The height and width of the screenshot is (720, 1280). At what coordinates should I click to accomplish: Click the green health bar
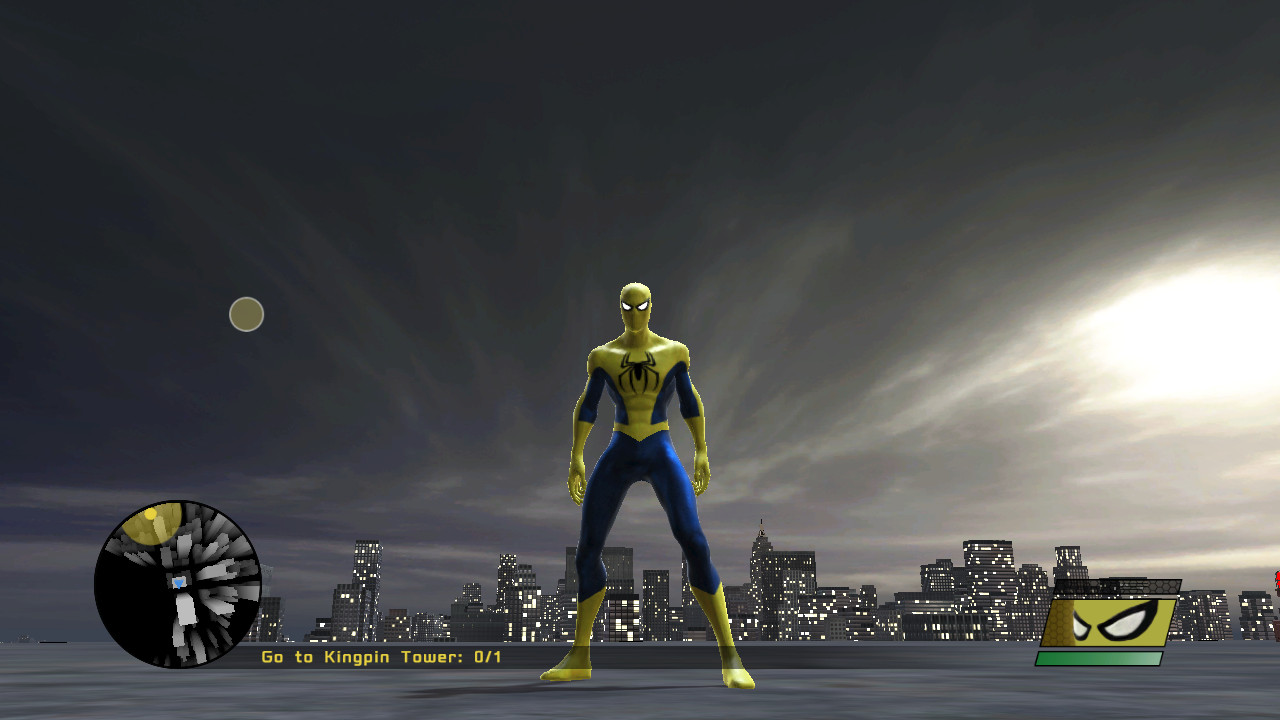[1100, 657]
